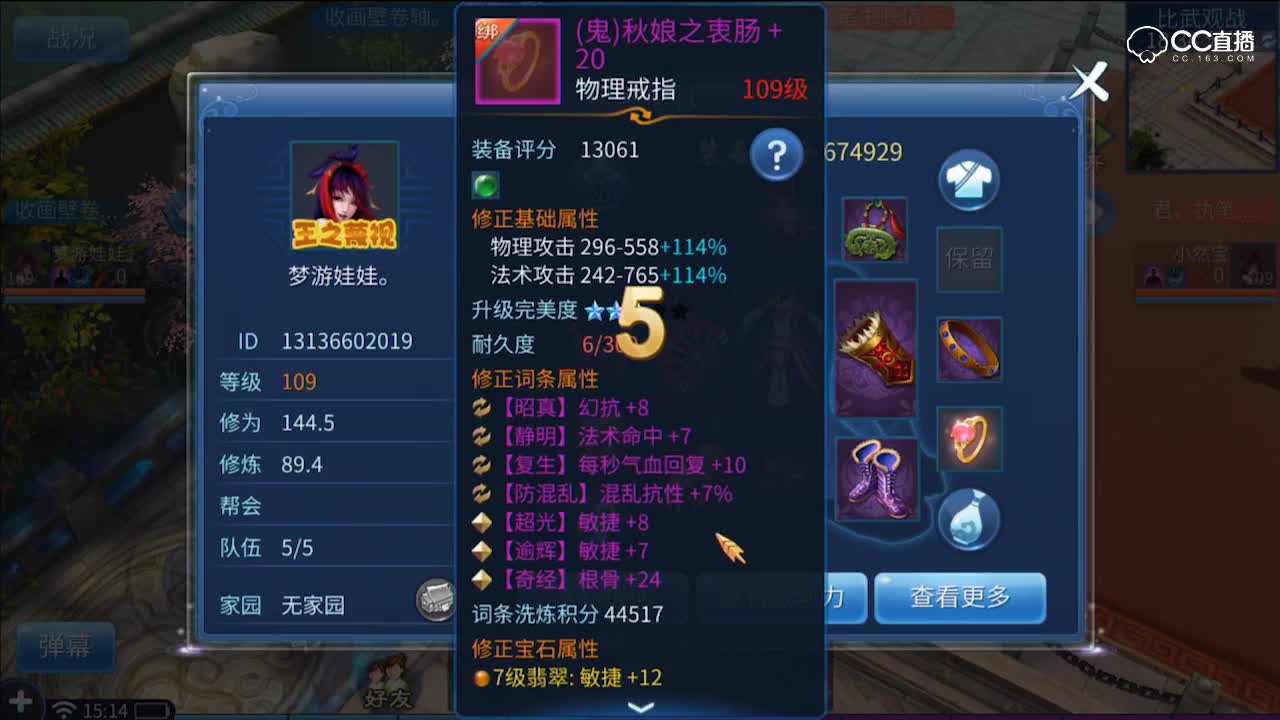The height and width of the screenshot is (720, 1280).
Task: Click the green gem socket icon under 装备评分
Action: (485, 183)
